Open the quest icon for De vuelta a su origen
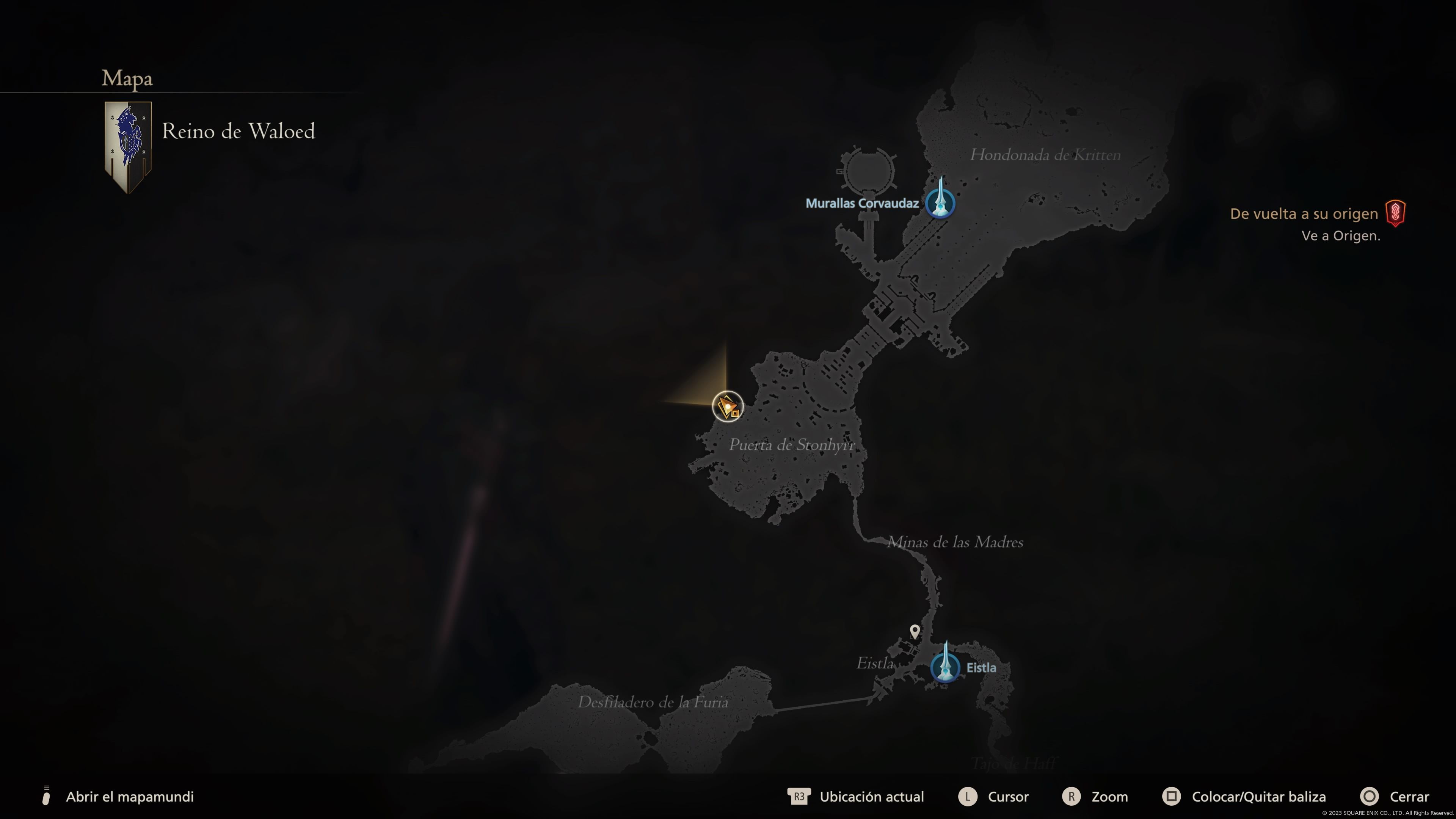1456x819 pixels. (x=1395, y=213)
